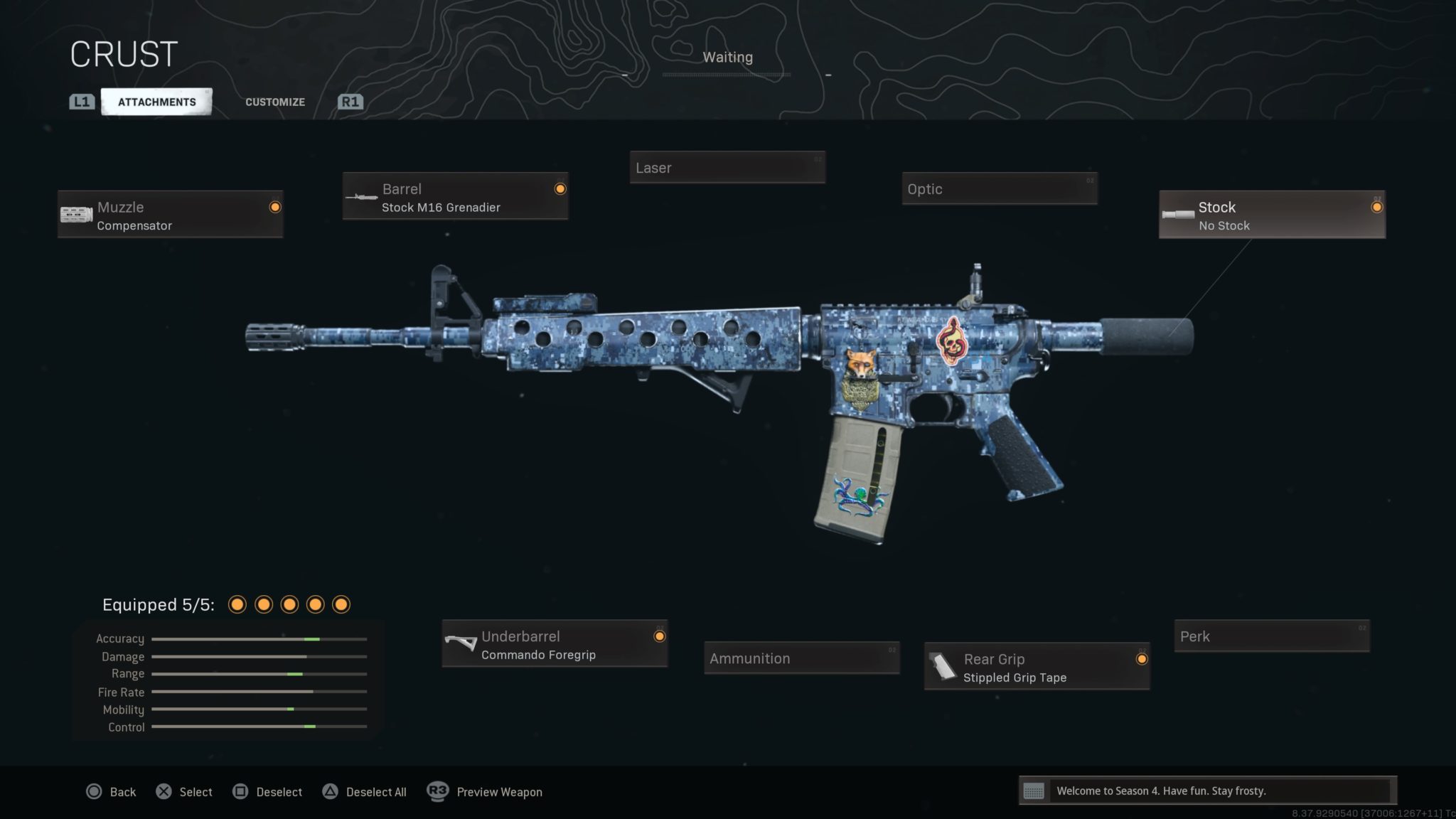
Task: Open the Laser attachment slot
Action: (727, 168)
